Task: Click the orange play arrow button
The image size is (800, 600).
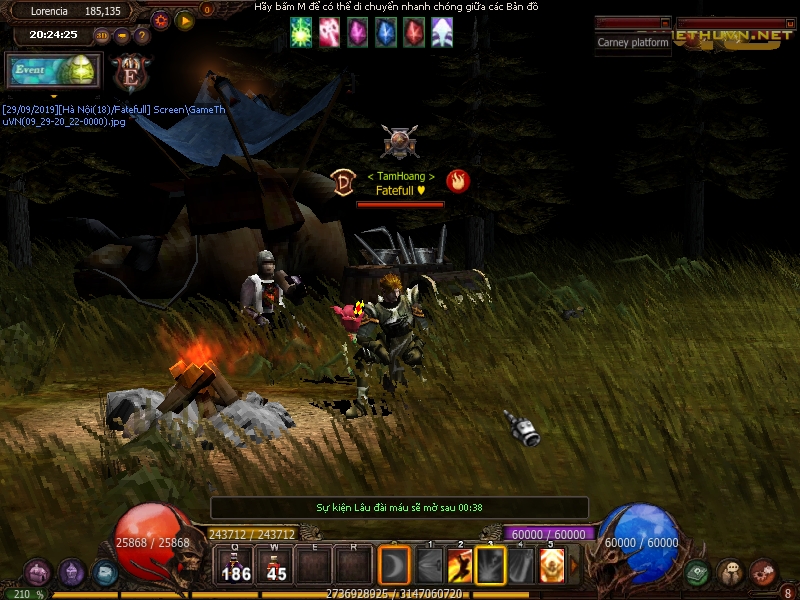Action: coord(185,20)
